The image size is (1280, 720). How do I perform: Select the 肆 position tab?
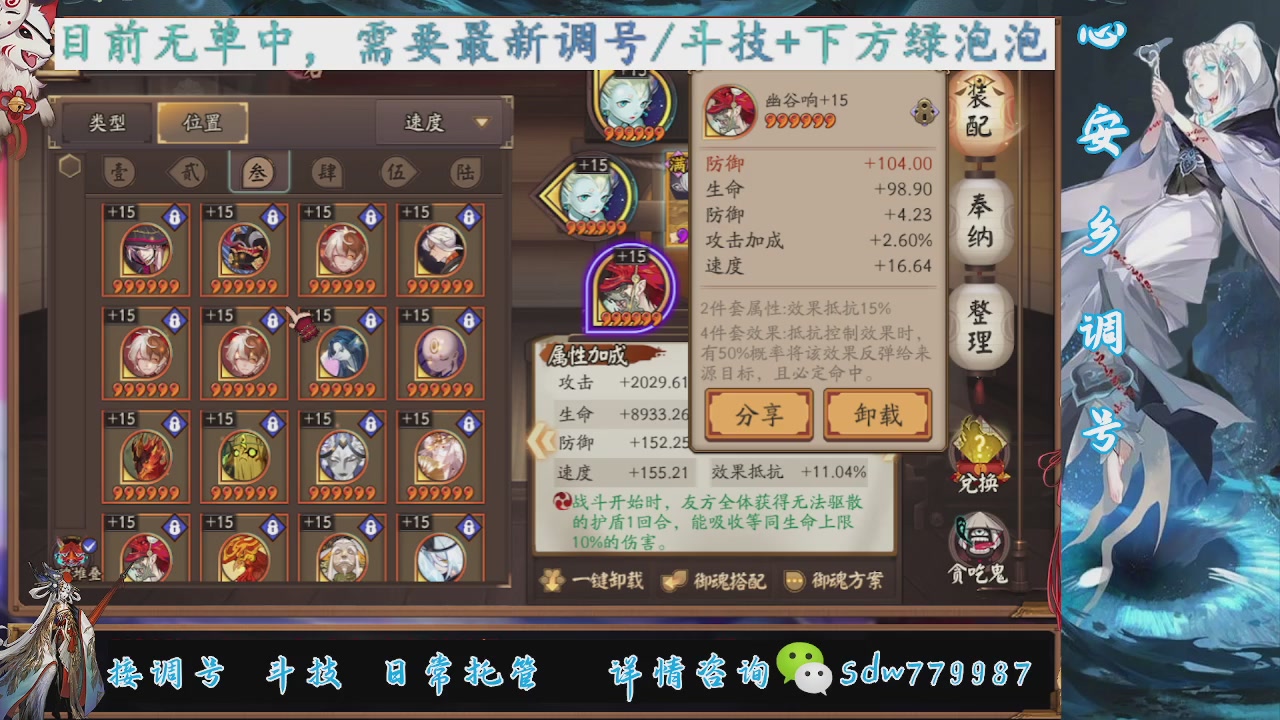pos(327,172)
